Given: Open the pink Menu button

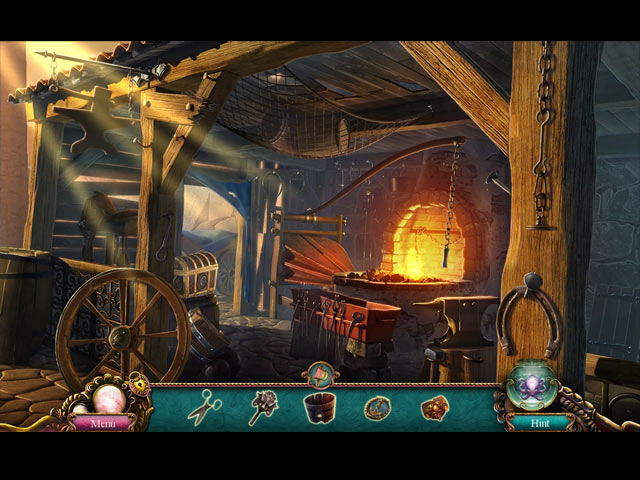Looking at the screenshot, I should 104,423.
